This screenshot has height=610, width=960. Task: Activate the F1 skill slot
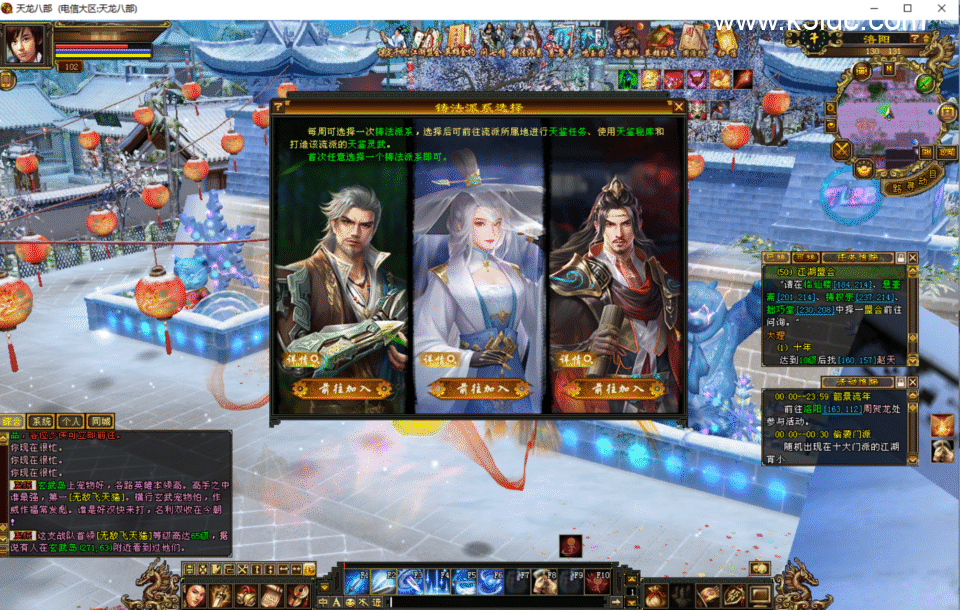tap(358, 580)
